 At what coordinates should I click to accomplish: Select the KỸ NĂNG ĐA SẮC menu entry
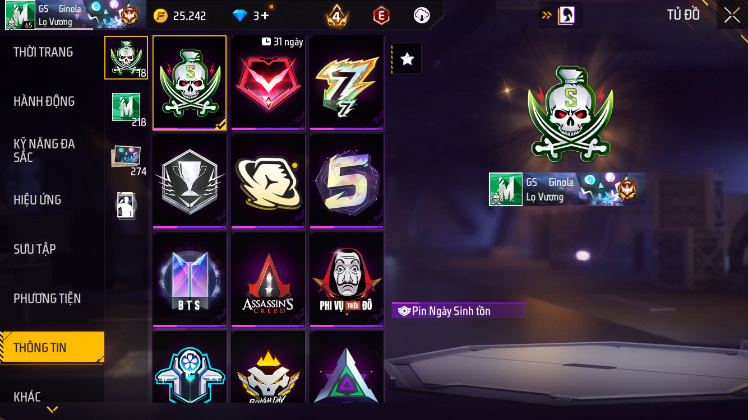tap(44, 150)
